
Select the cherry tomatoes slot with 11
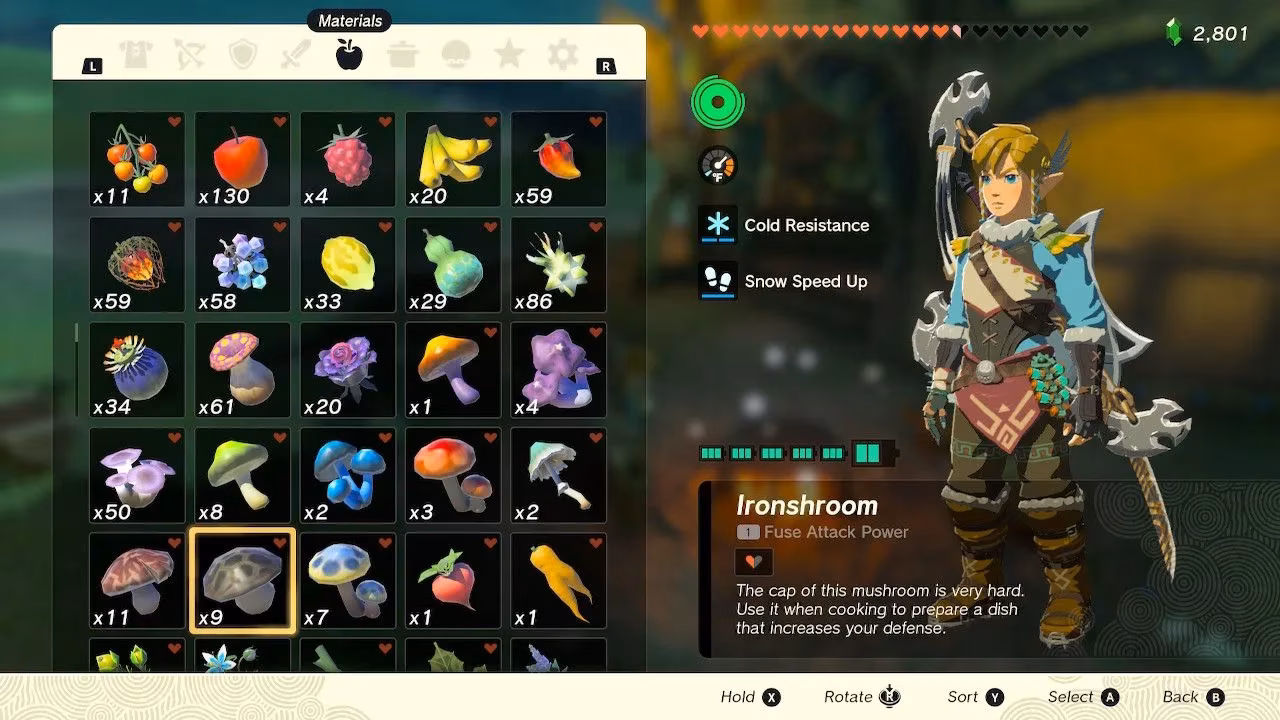point(137,160)
